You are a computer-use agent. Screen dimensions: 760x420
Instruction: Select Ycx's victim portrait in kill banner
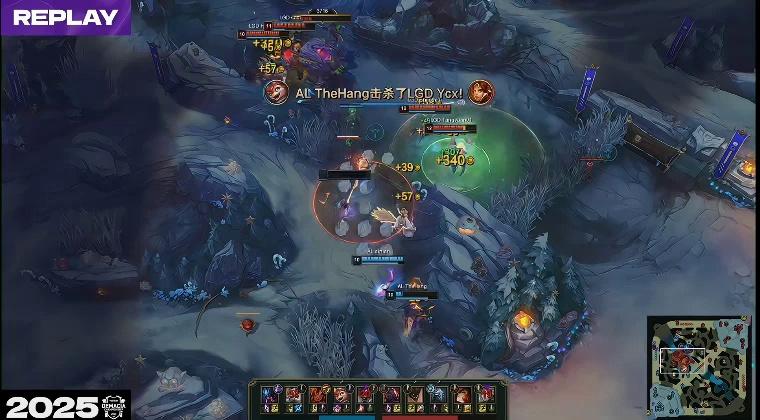tap(481, 93)
